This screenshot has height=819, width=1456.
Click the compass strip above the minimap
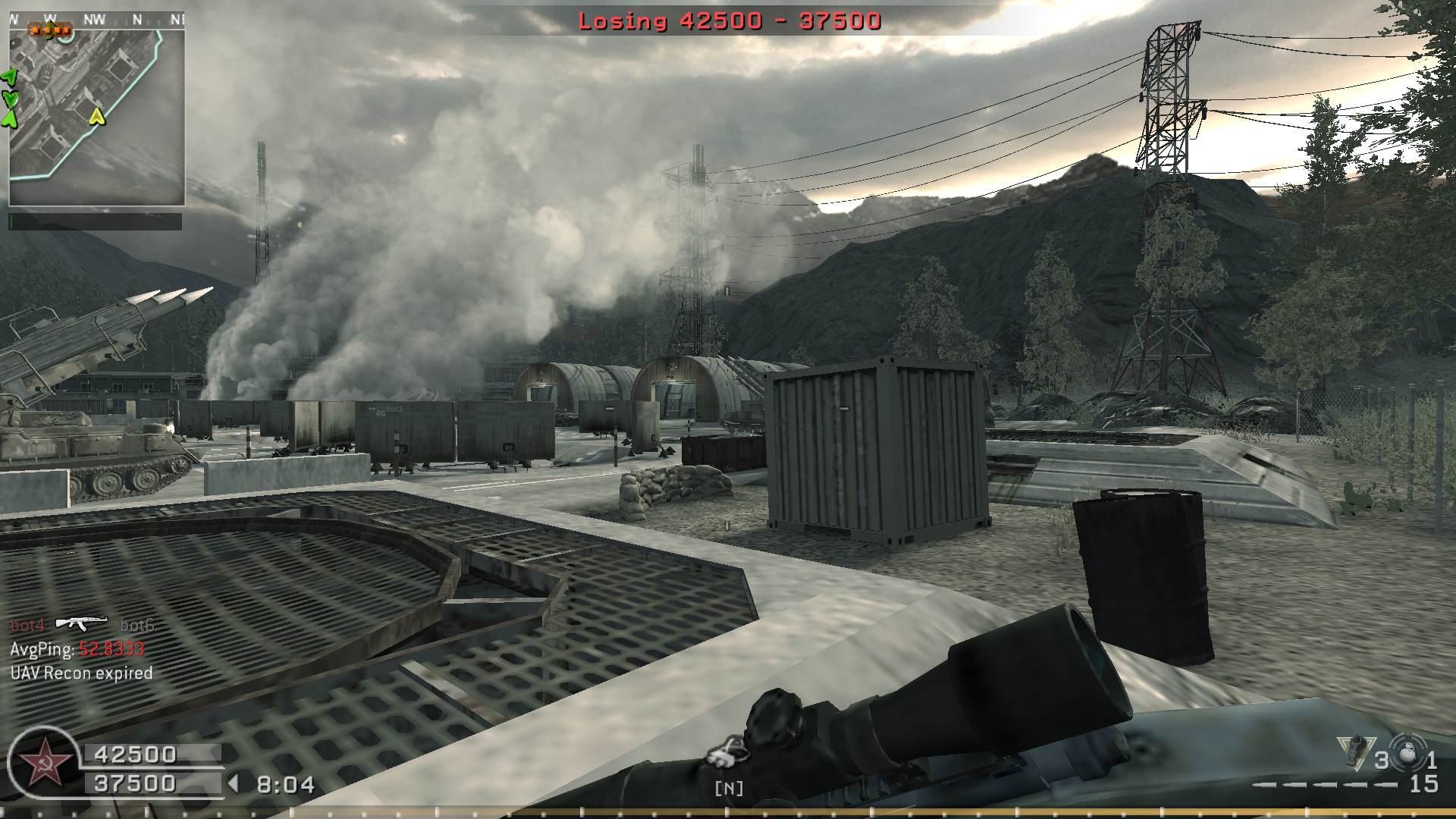point(96,20)
